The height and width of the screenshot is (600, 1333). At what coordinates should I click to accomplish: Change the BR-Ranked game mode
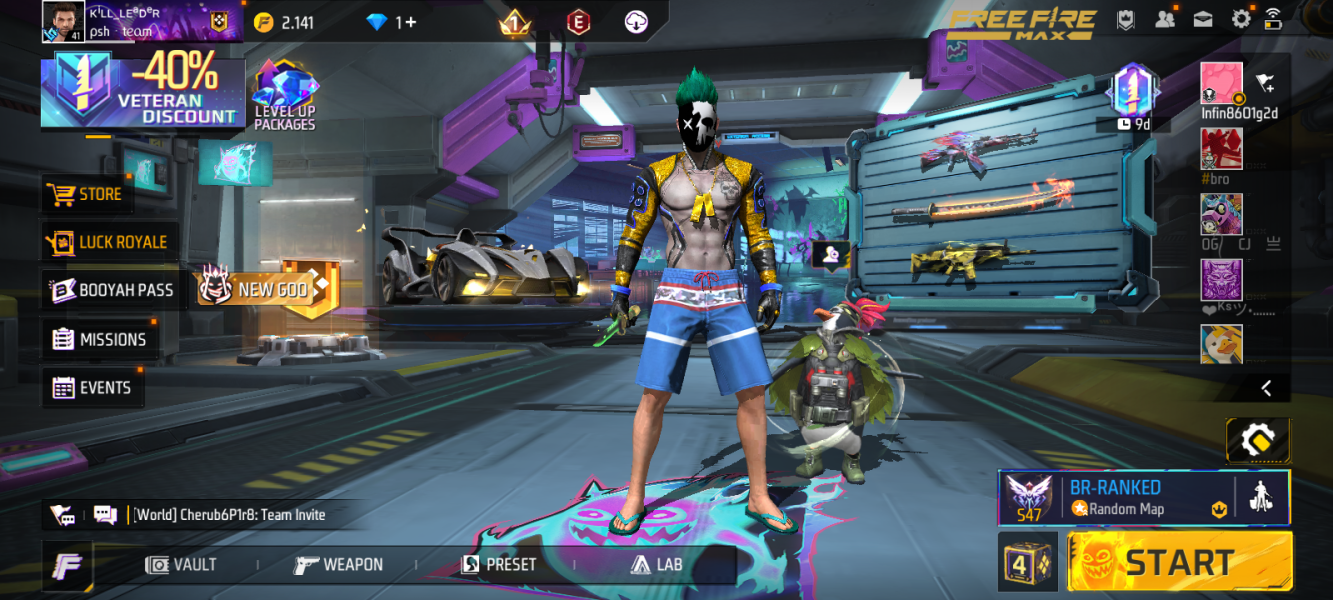coord(1116,497)
